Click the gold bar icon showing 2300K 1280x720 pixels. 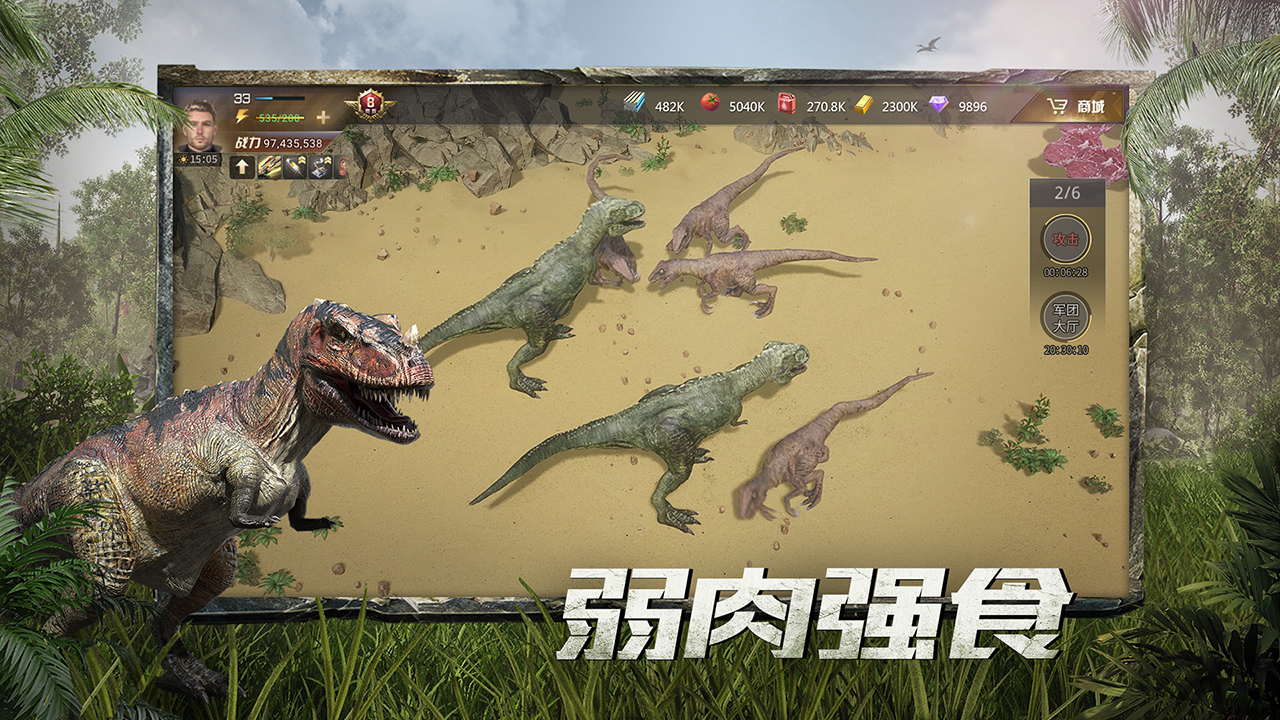pyautogui.click(x=864, y=103)
